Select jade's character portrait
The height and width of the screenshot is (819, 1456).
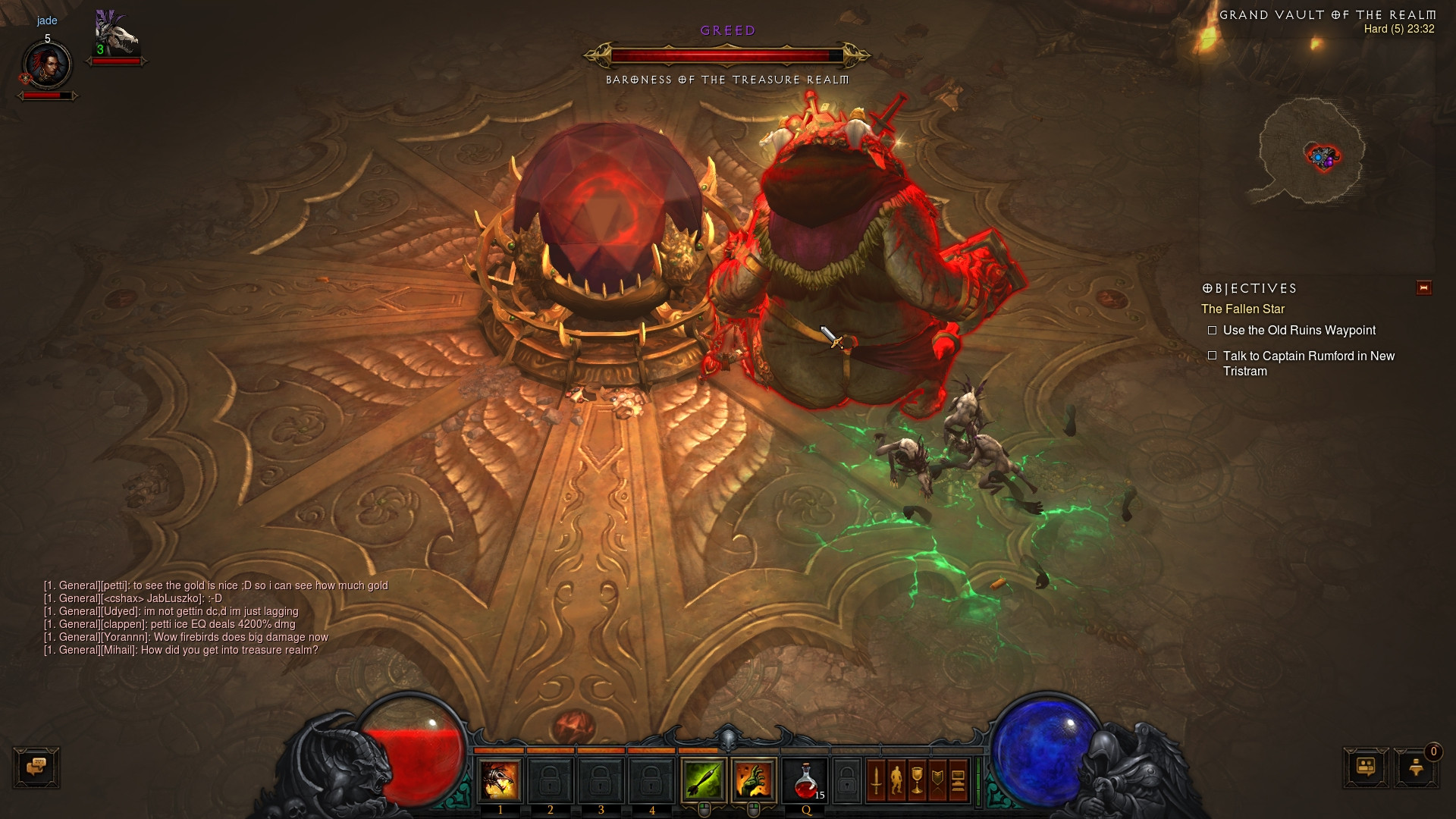(x=47, y=65)
